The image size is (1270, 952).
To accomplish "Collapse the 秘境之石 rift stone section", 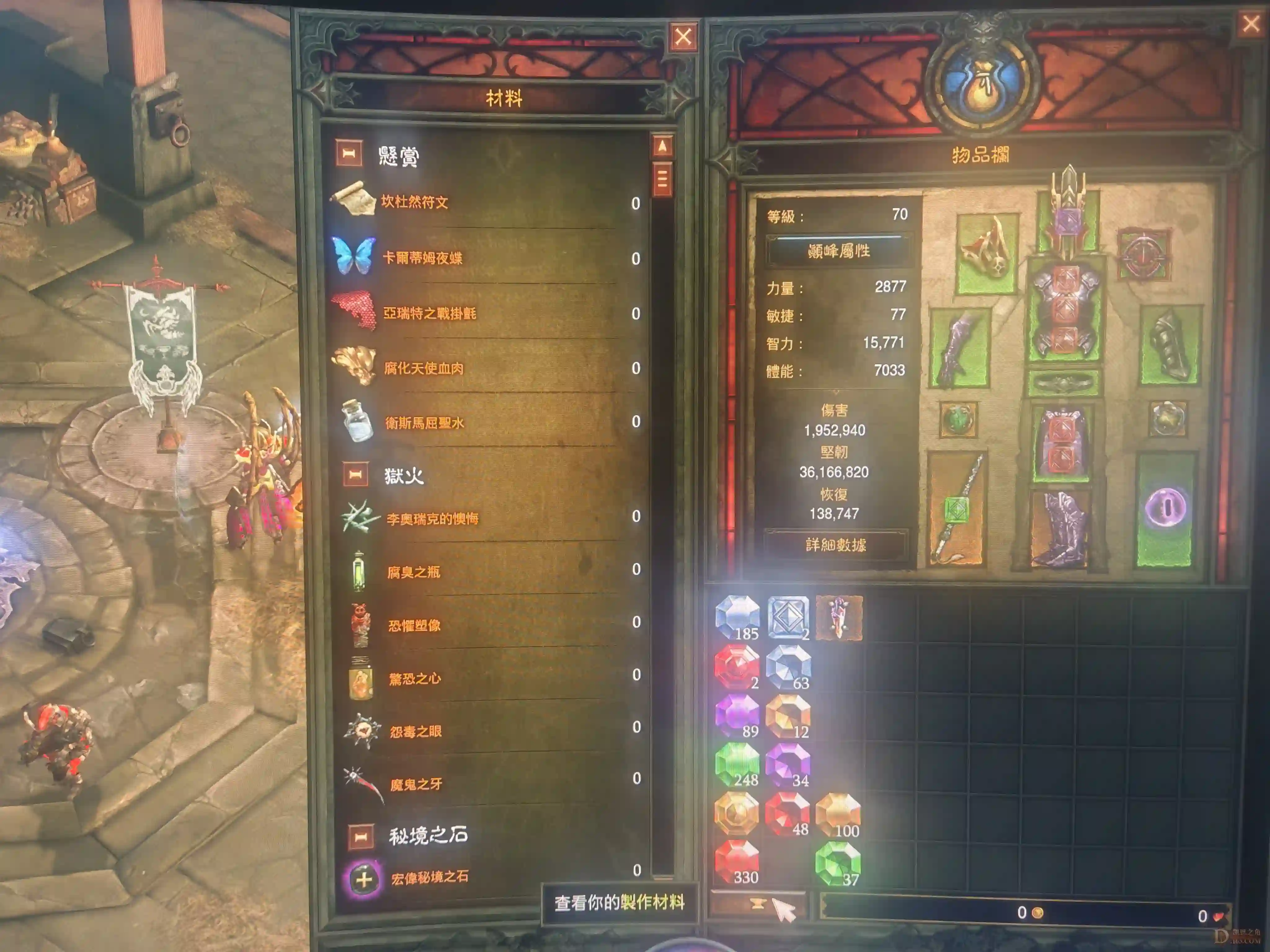I will point(361,837).
